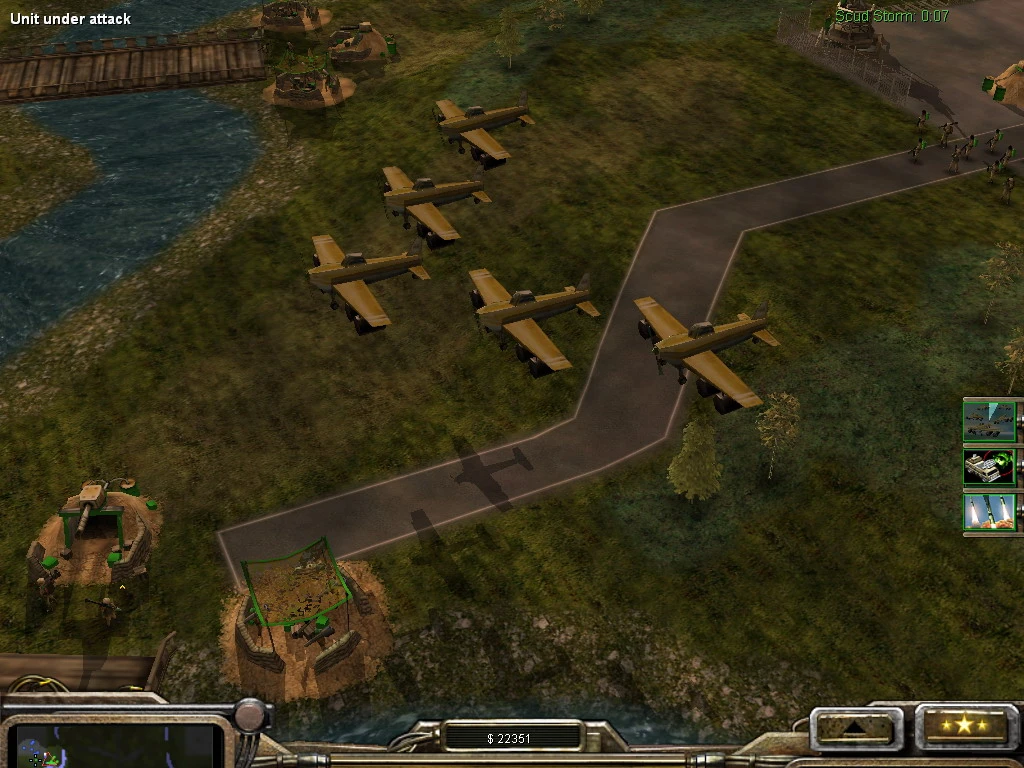Image resolution: width=1024 pixels, height=768 pixels.
Task: Use the Radar Van Scan power icon
Action: (989, 466)
